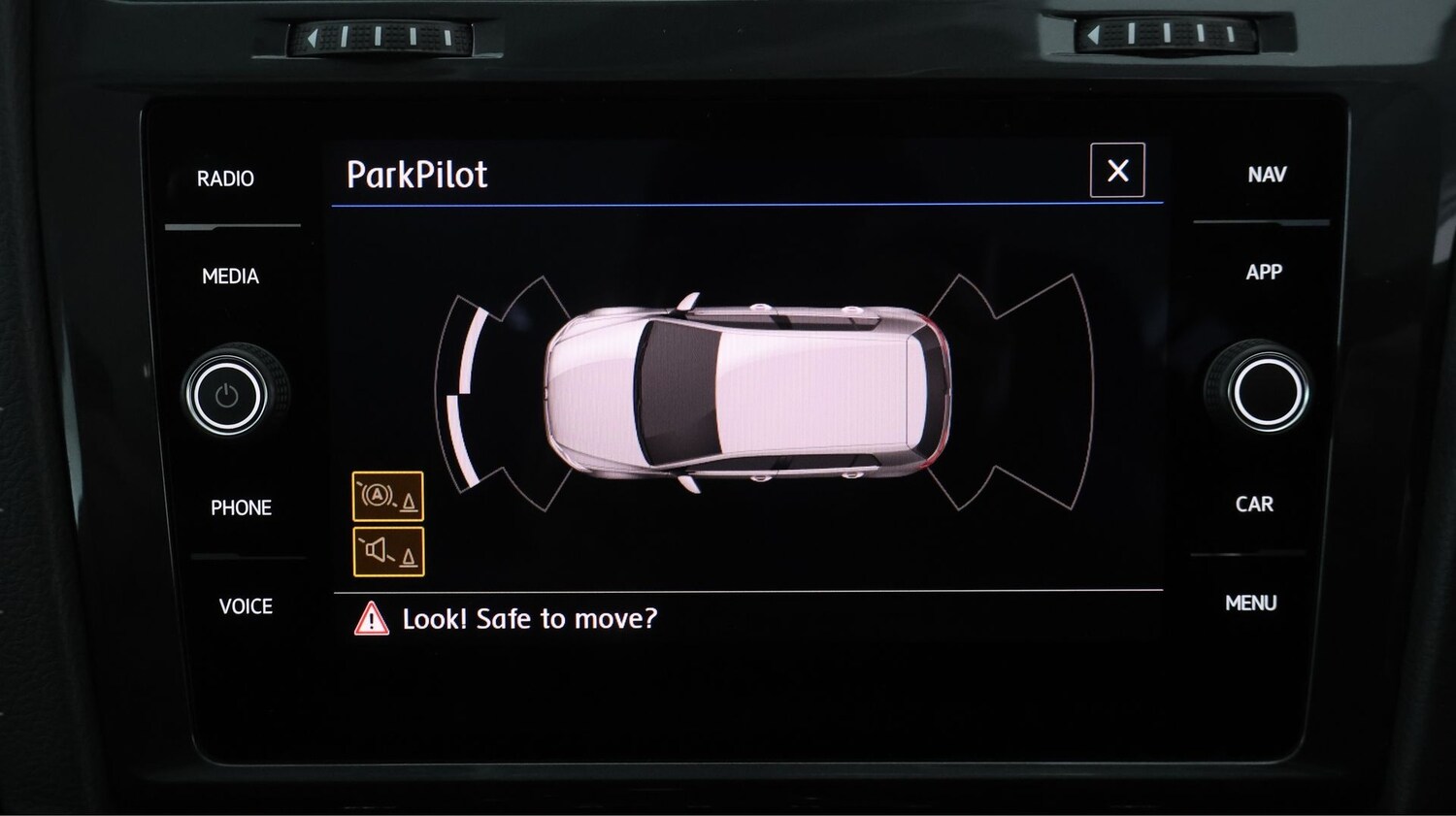1456x816 pixels.
Task: Switch to the CAR screen
Action: point(1257,505)
